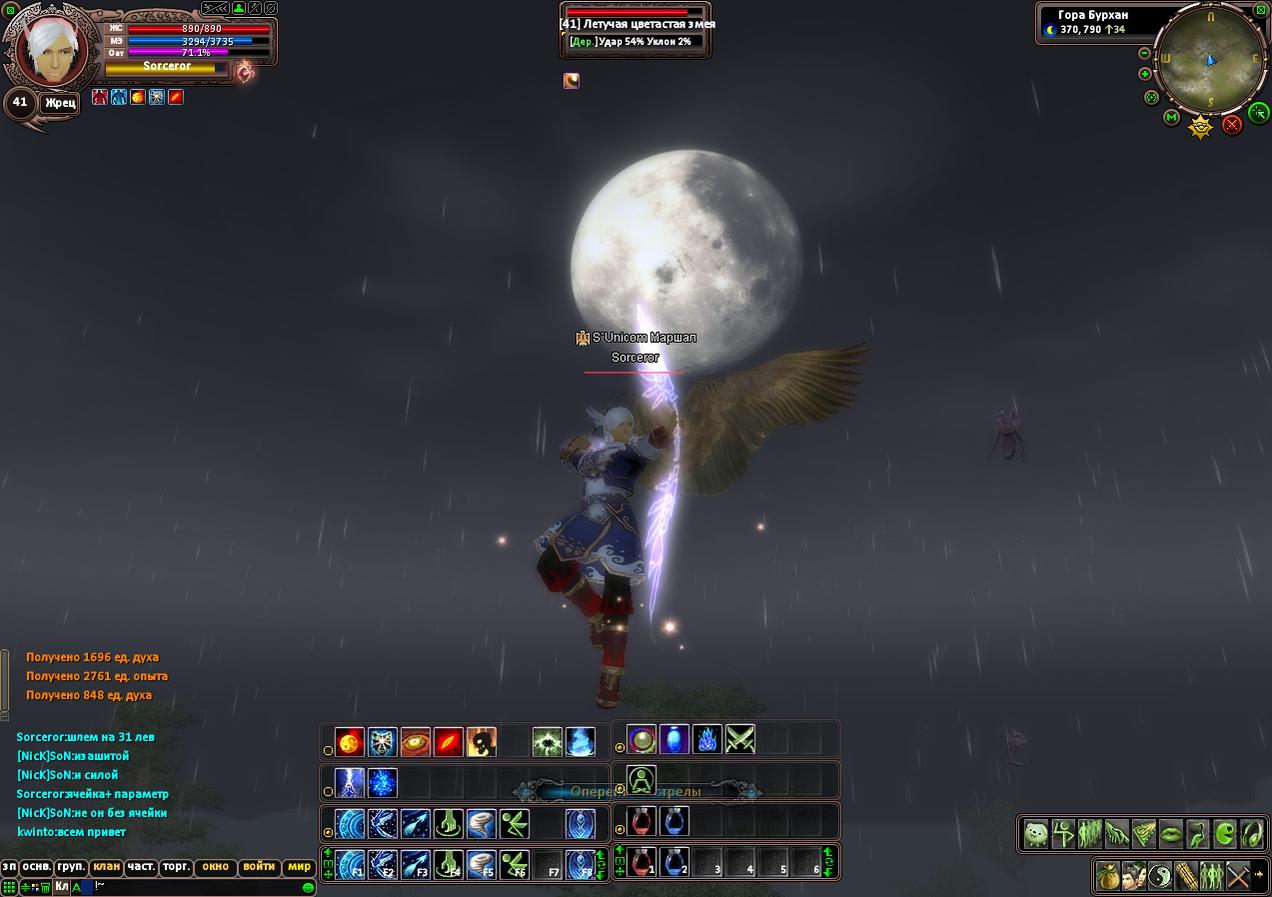Use the red potion in slot 1

click(x=641, y=862)
